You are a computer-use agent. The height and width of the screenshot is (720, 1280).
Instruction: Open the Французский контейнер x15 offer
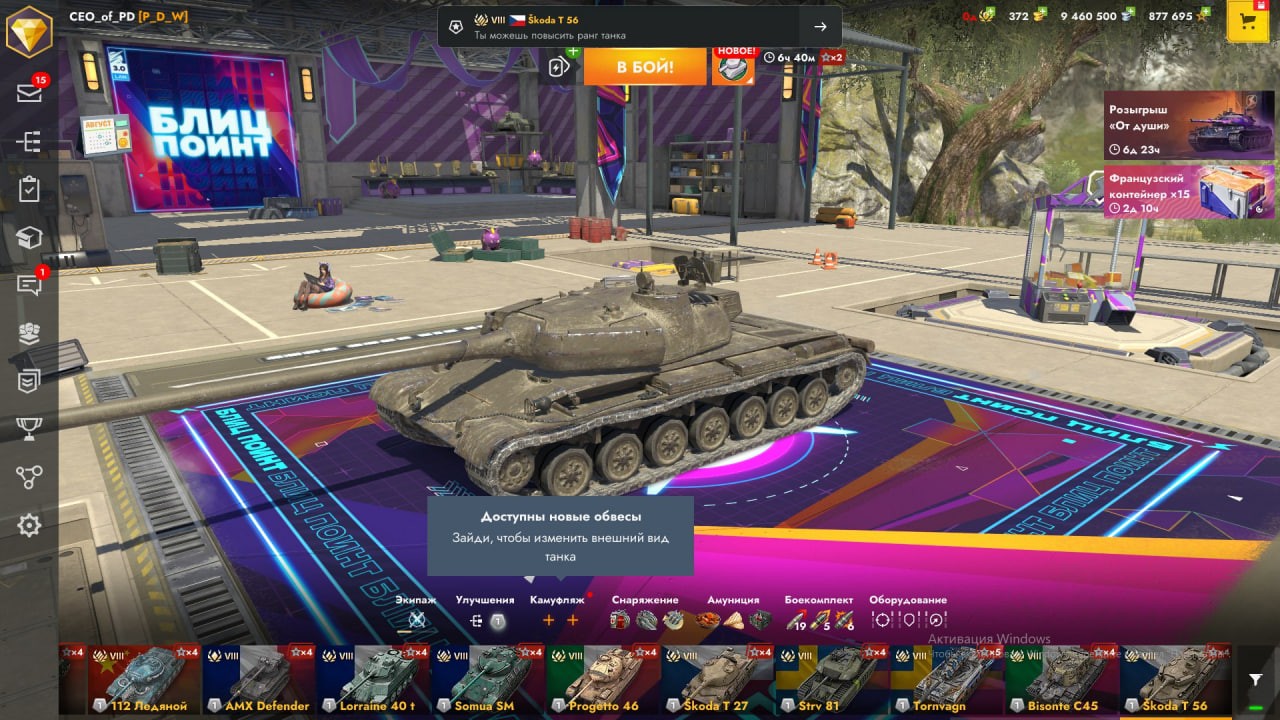click(x=1189, y=192)
